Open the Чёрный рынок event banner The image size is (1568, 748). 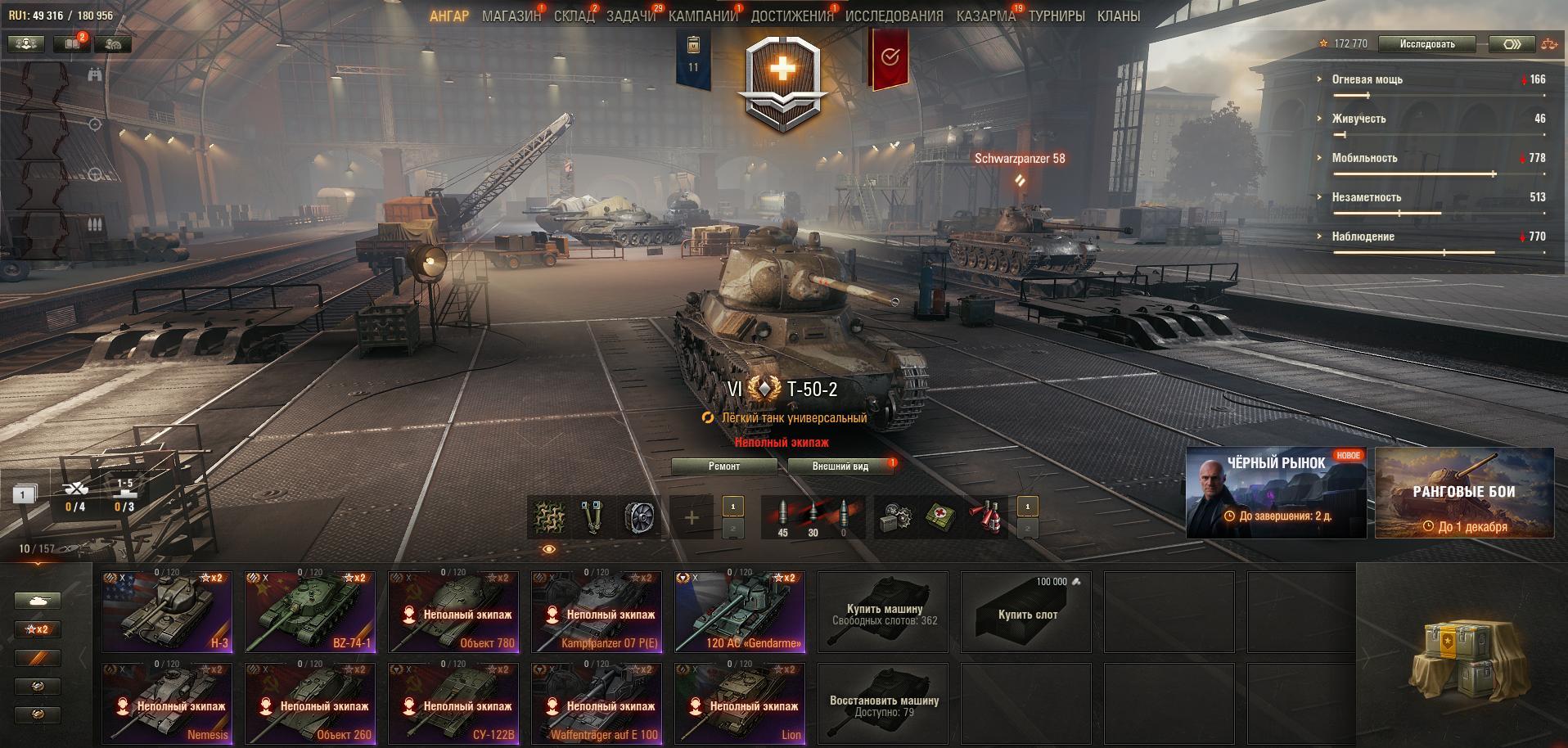pyautogui.click(x=1276, y=493)
